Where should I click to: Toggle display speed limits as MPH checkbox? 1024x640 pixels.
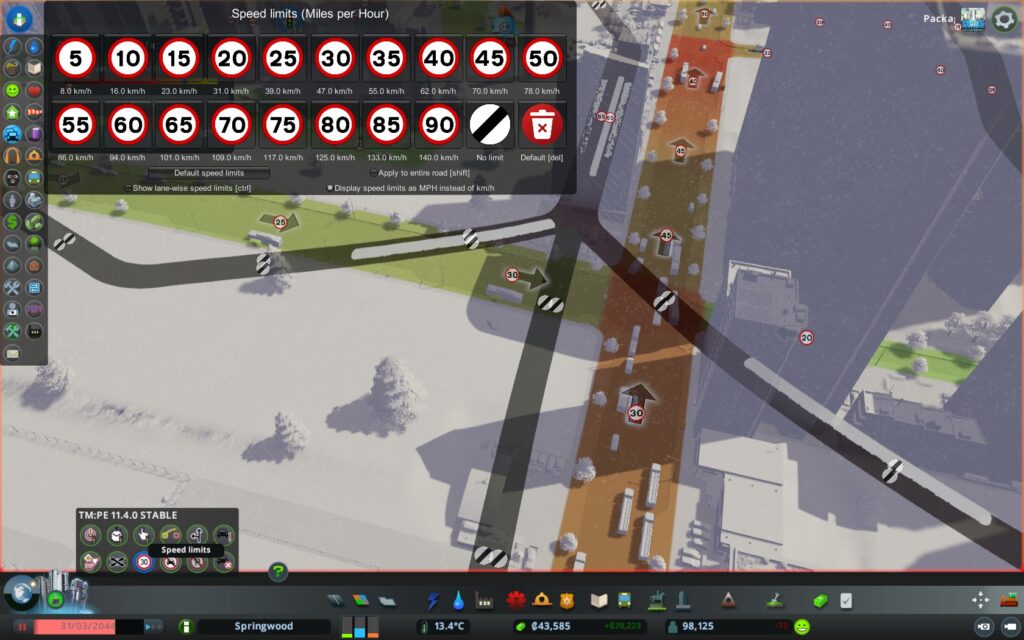330,188
